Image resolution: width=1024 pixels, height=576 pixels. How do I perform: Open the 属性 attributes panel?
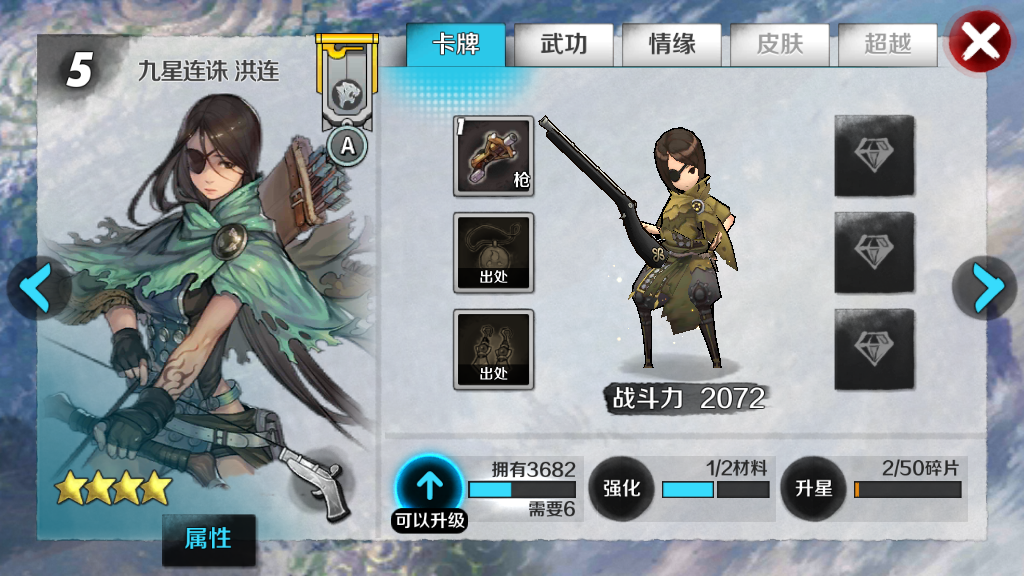click(x=209, y=539)
